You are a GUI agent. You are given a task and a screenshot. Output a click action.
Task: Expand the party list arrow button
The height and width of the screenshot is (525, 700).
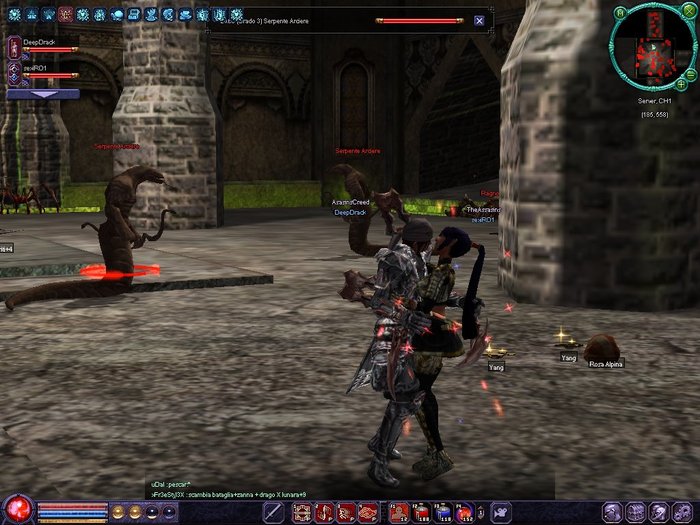[x=42, y=93]
